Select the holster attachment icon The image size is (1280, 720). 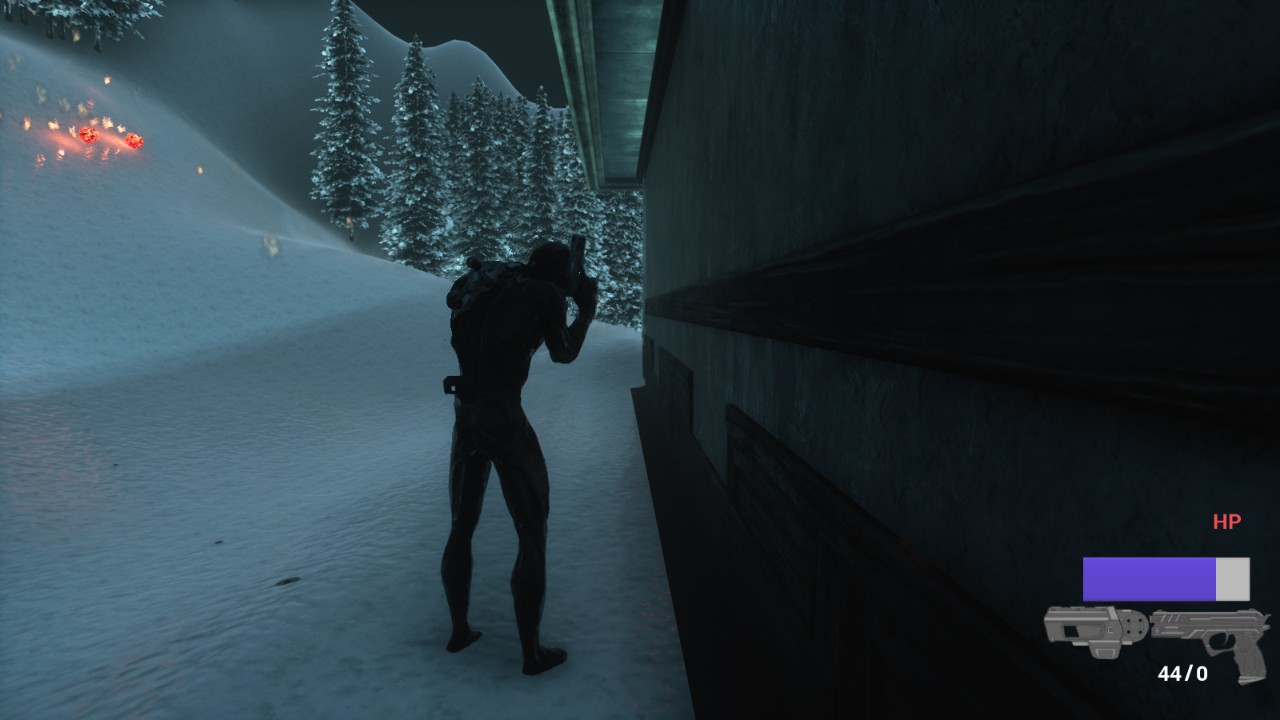pos(1093,629)
